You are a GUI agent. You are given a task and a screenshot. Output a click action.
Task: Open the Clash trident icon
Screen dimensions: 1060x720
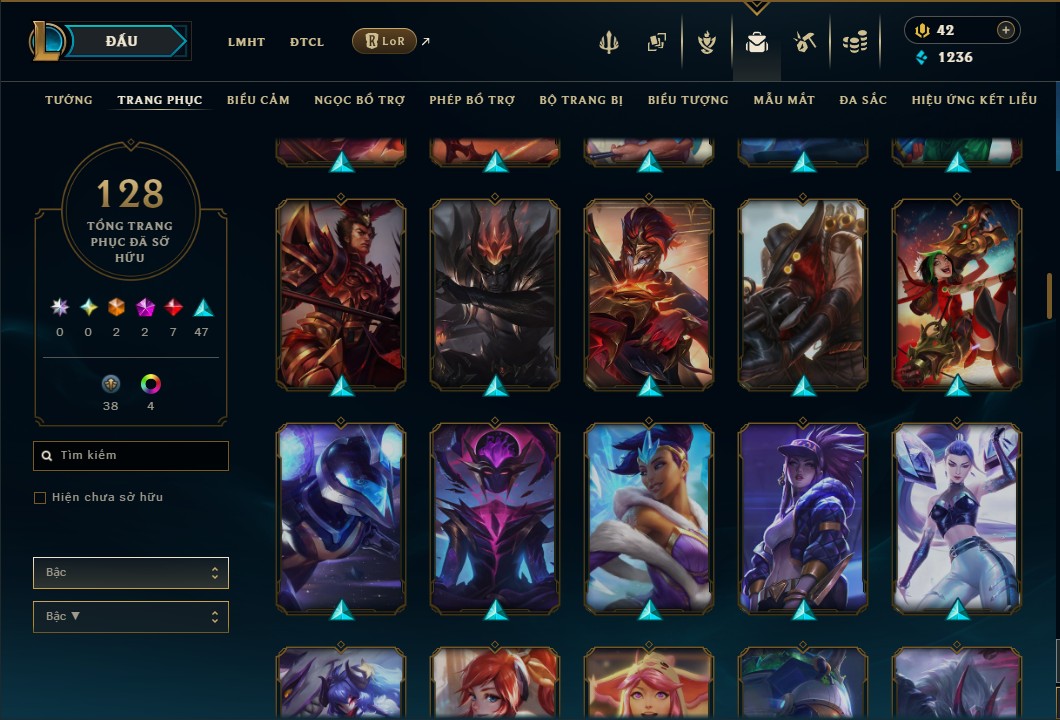609,42
